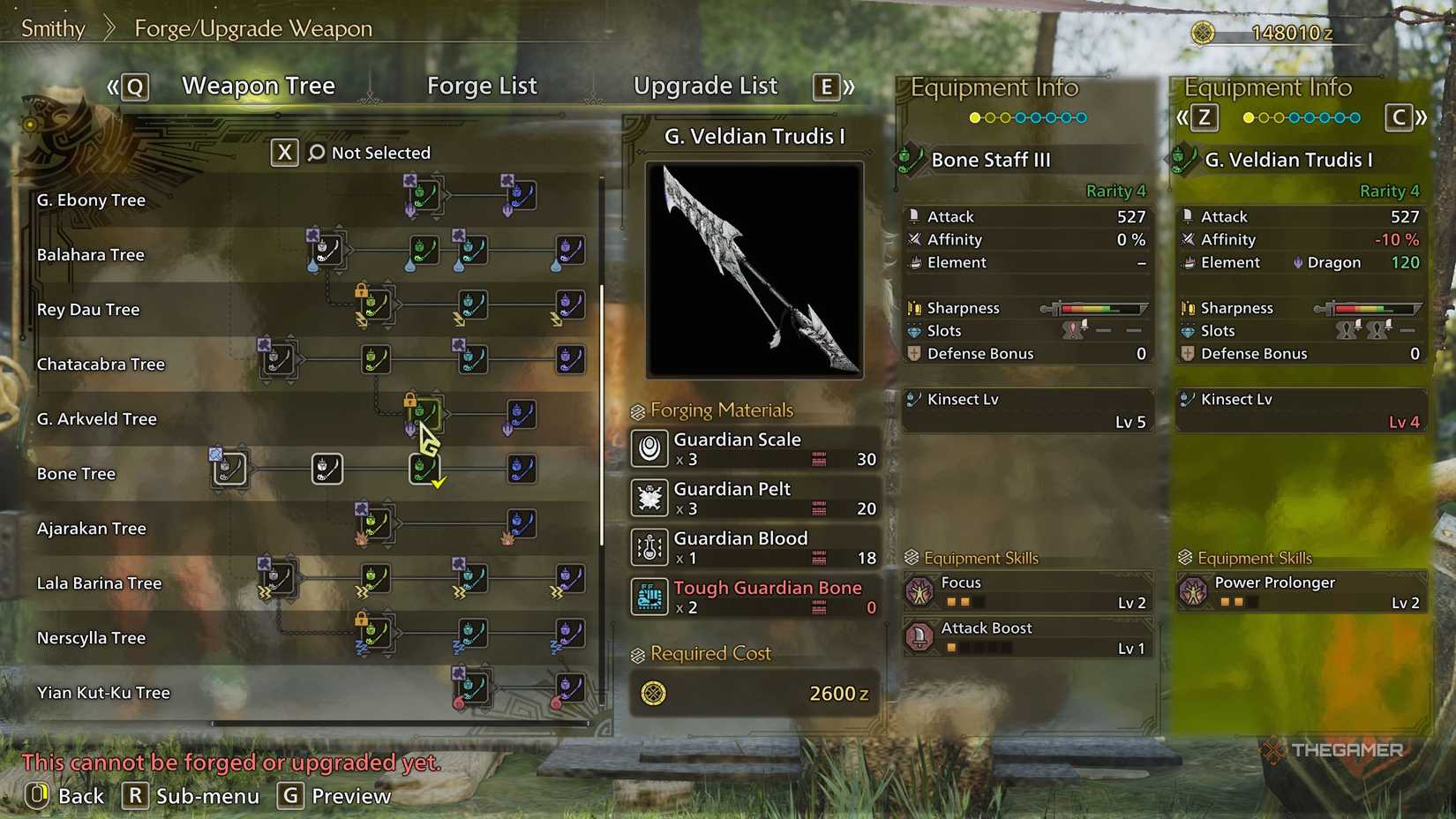Select the Yian Kut-Ku Tree row
This screenshot has height=819, width=1456.
pyautogui.click(x=103, y=693)
